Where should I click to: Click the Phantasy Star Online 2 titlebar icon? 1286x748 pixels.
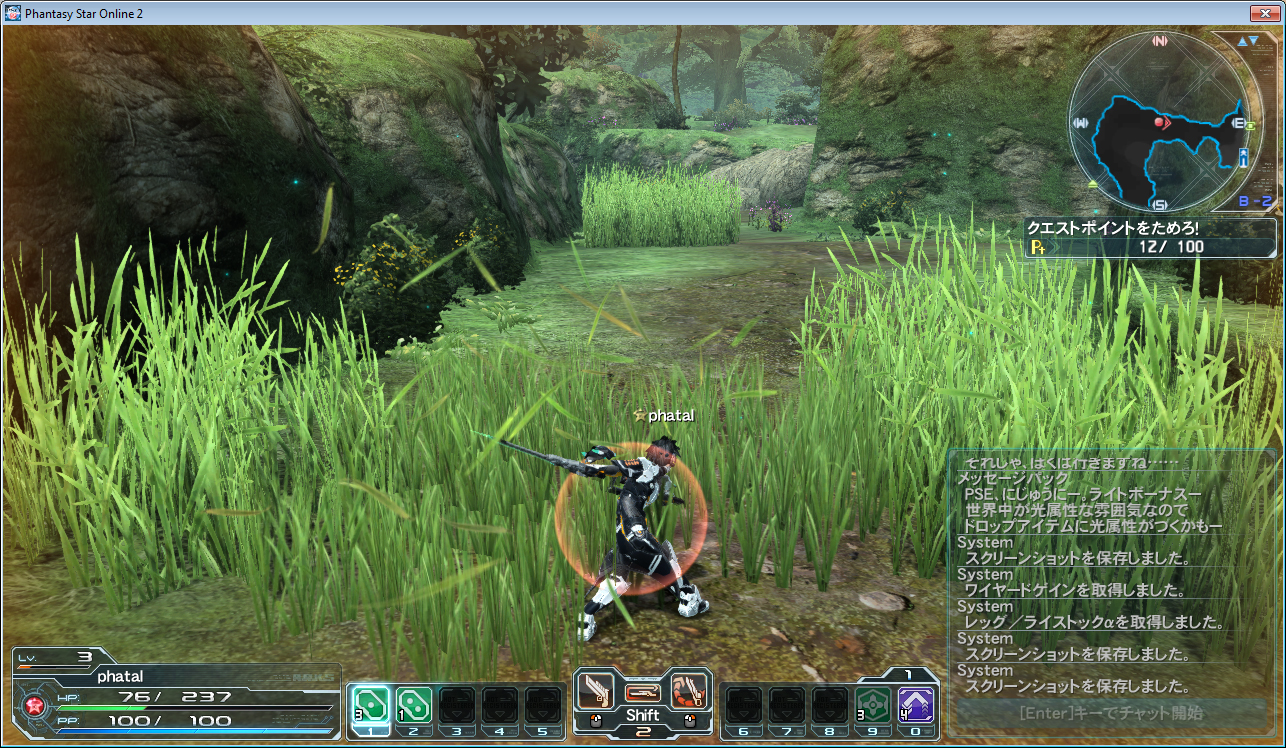[12, 13]
